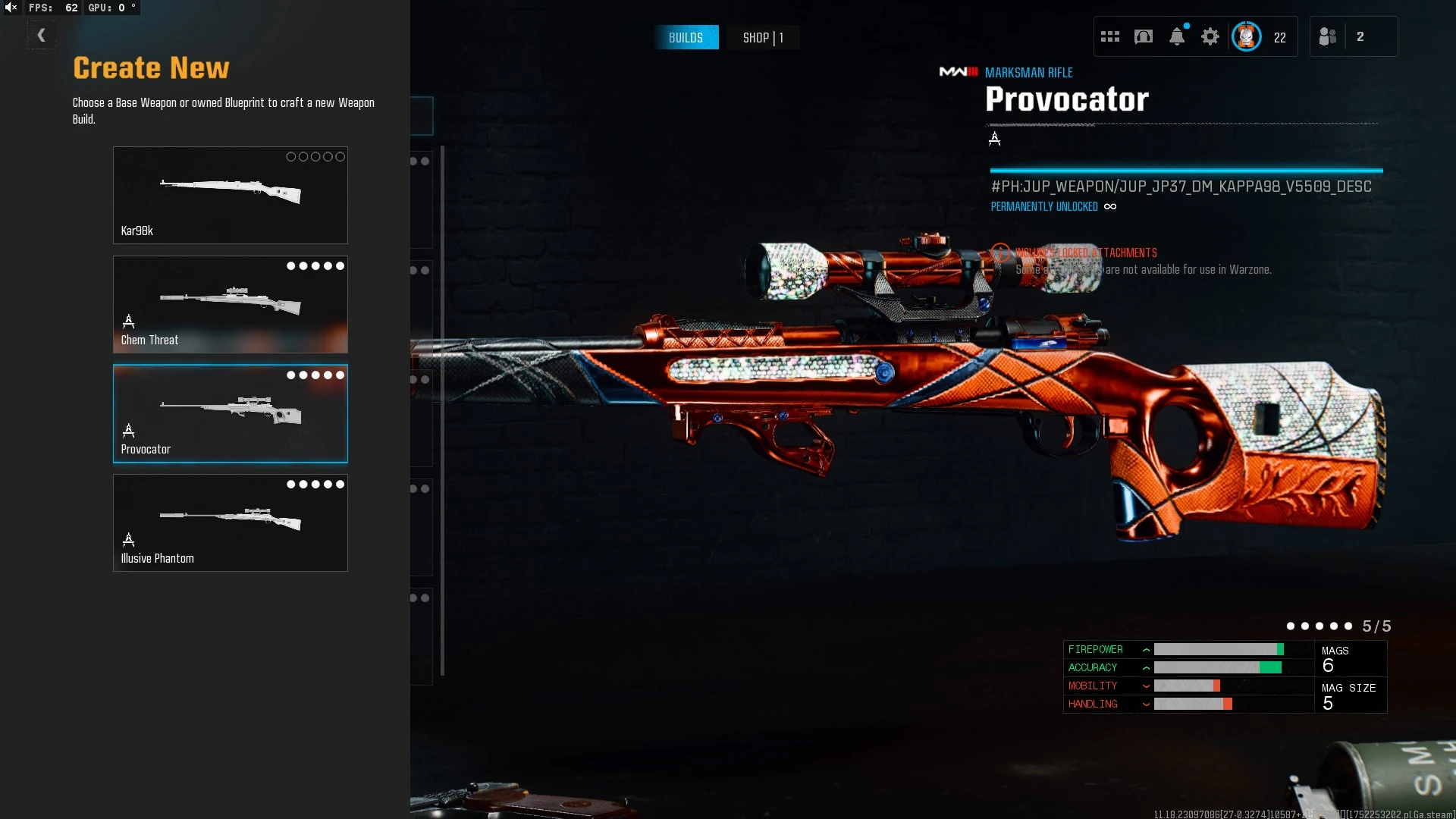The image size is (1456, 819).
Task: View notifications via the bell icon
Action: point(1177,36)
